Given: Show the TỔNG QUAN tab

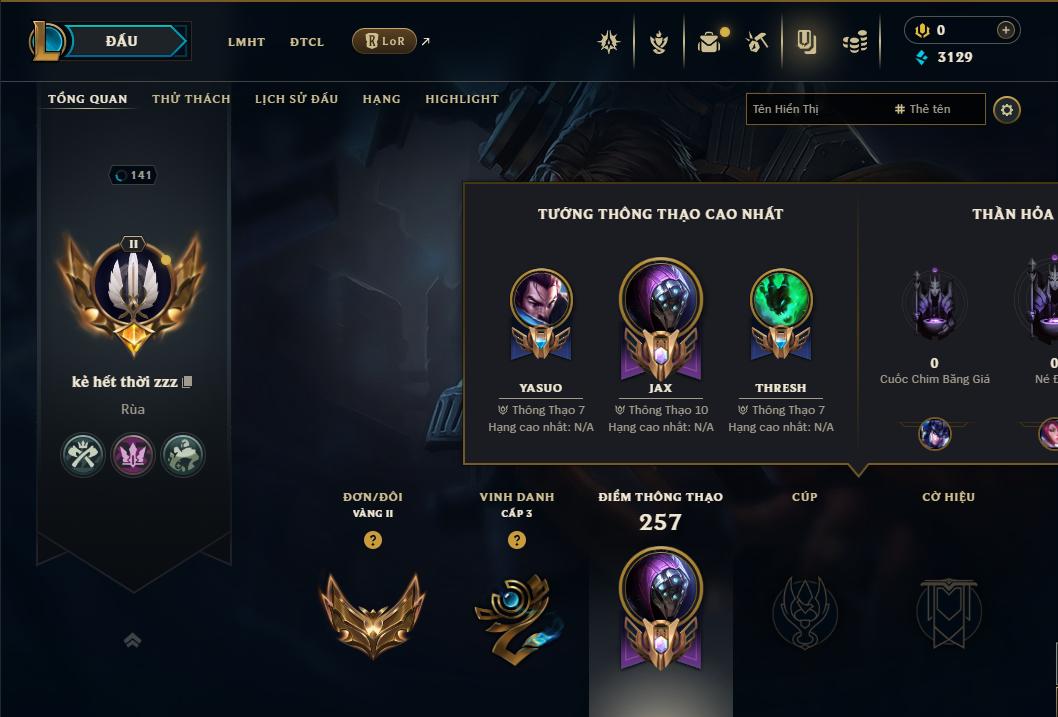Looking at the screenshot, I should pos(88,99).
